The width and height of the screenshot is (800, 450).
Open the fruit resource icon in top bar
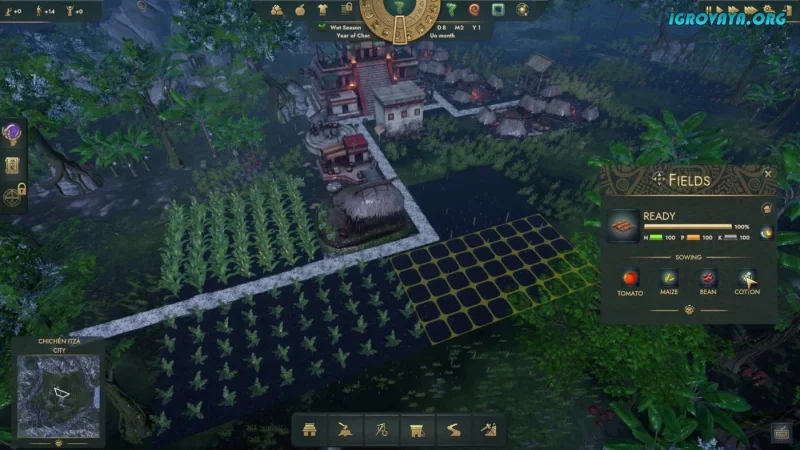(x=298, y=9)
